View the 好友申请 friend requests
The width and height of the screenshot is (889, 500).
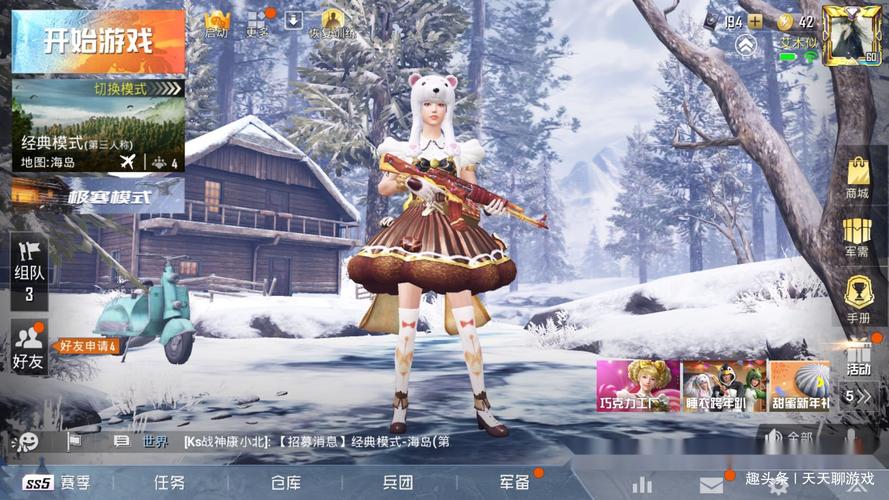tap(88, 346)
